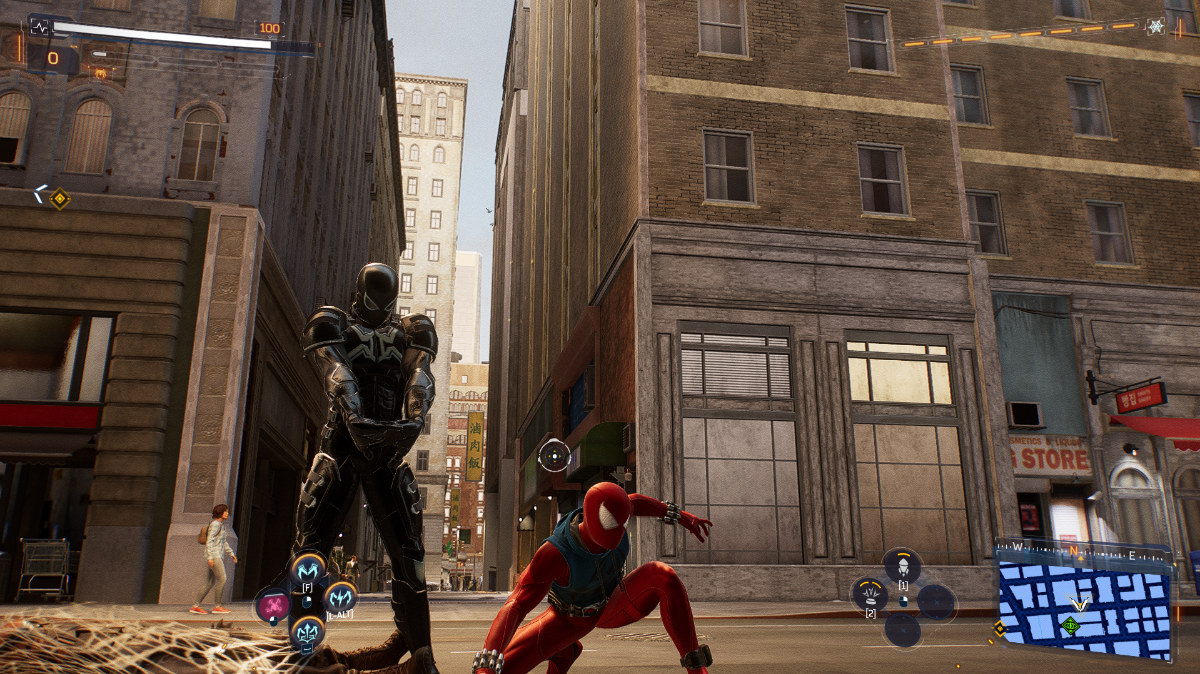Click the yellow diamond objective waypoint marker
The width and height of the screenshot is (1200, 674).
60,198
